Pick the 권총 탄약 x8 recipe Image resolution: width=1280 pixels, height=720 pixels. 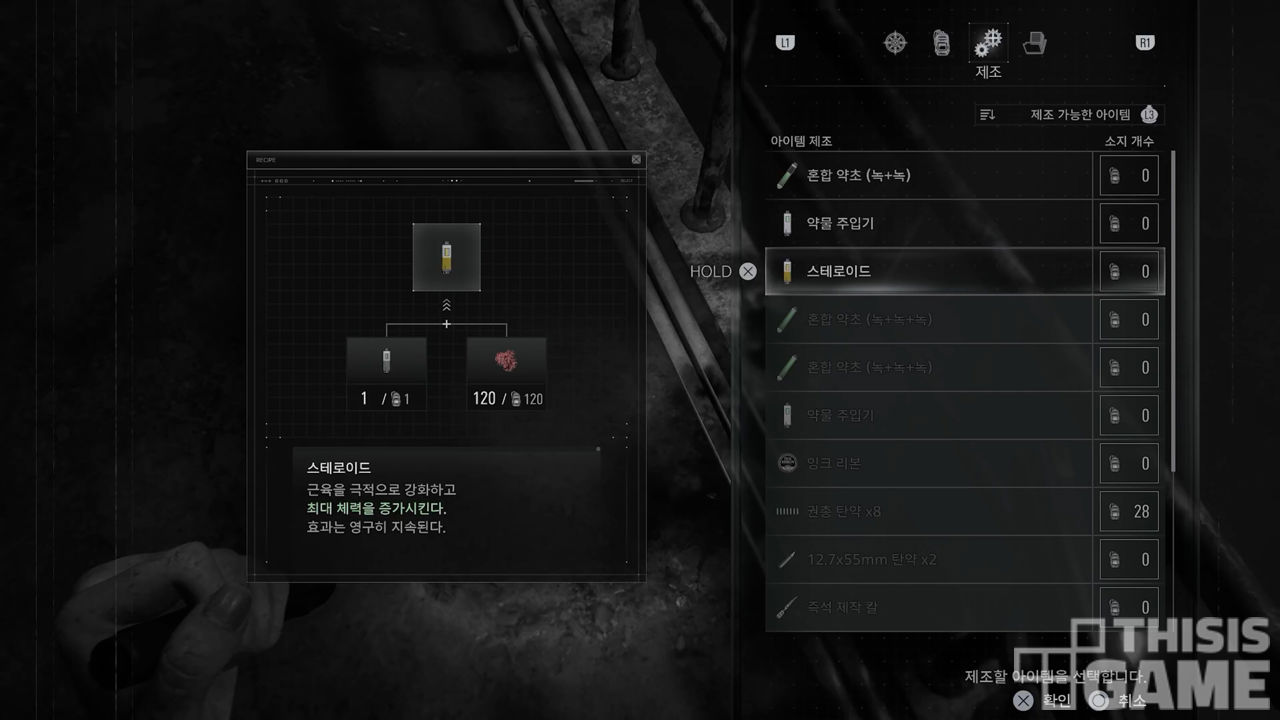pos(930,511)
